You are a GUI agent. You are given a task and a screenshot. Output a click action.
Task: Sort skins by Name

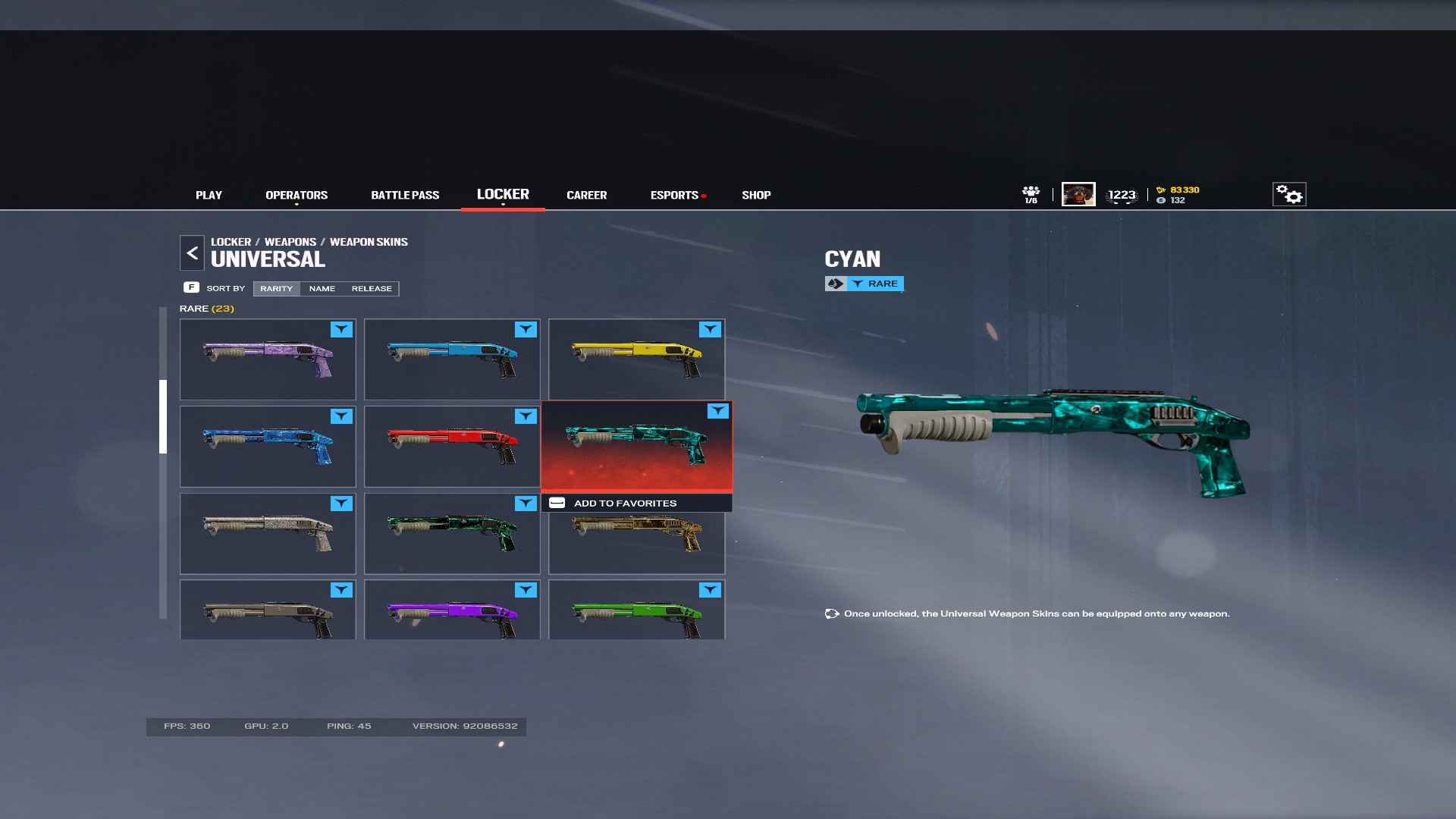click(322, 289)
